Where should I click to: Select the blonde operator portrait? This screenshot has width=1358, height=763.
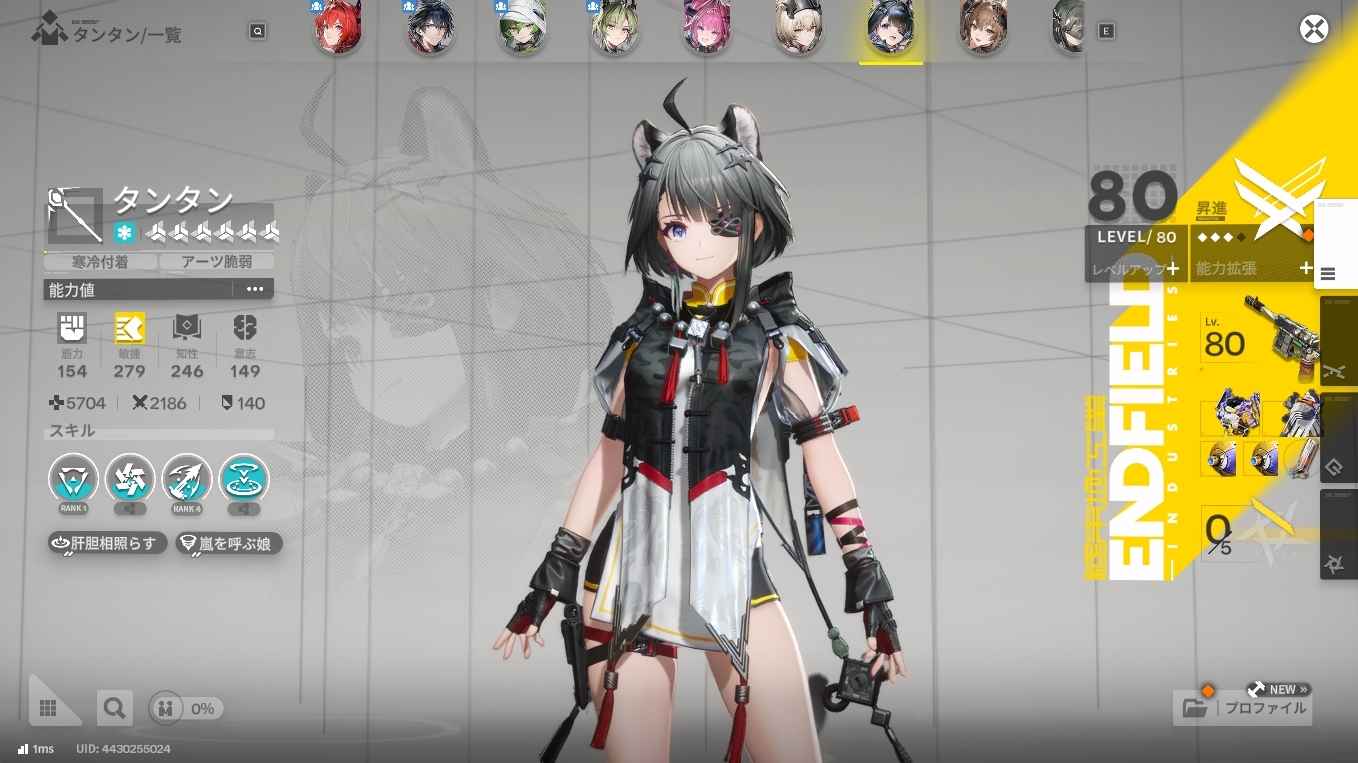click(799, 27)
